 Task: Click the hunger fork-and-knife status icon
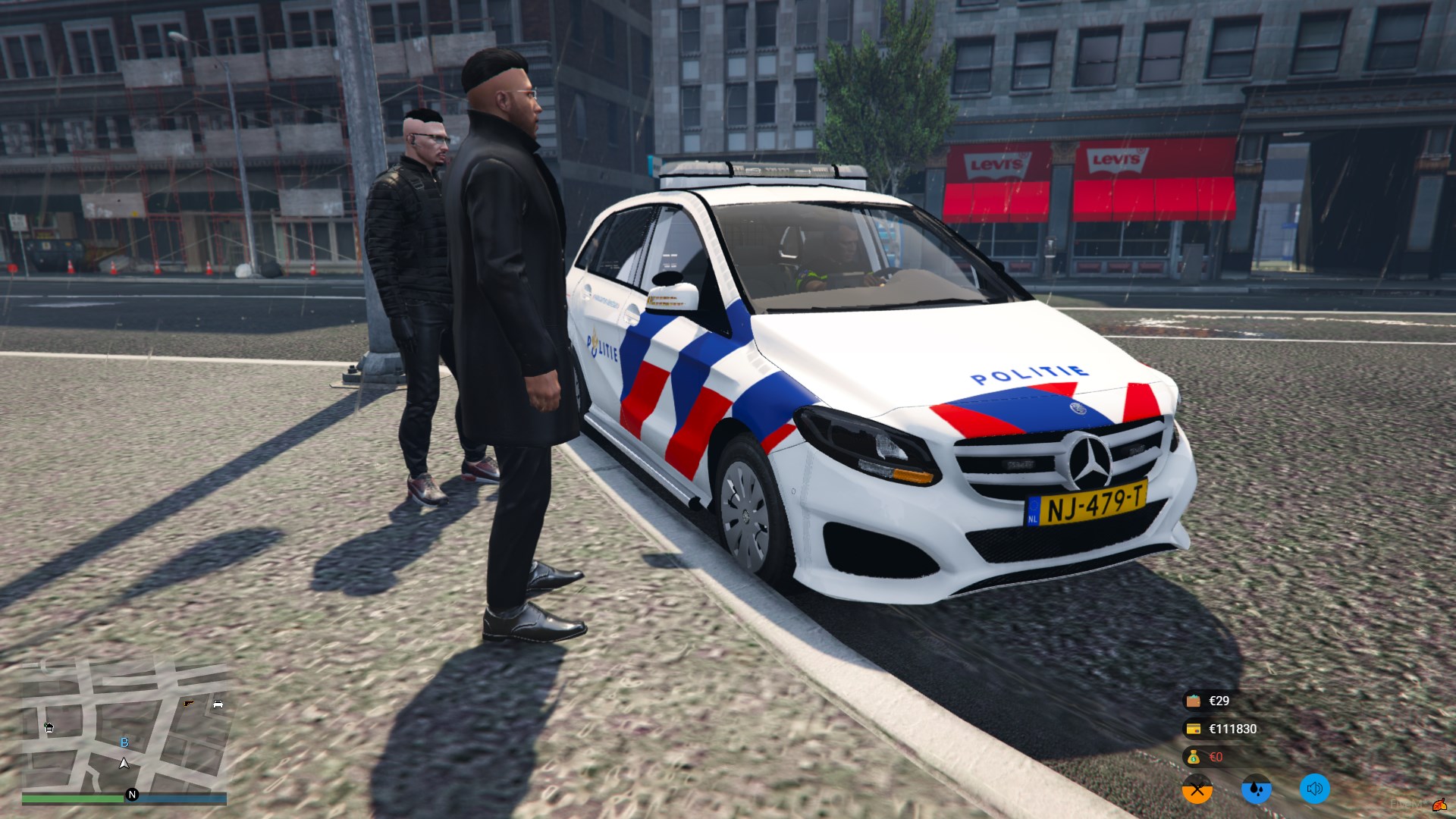[x=1197, y=789]
